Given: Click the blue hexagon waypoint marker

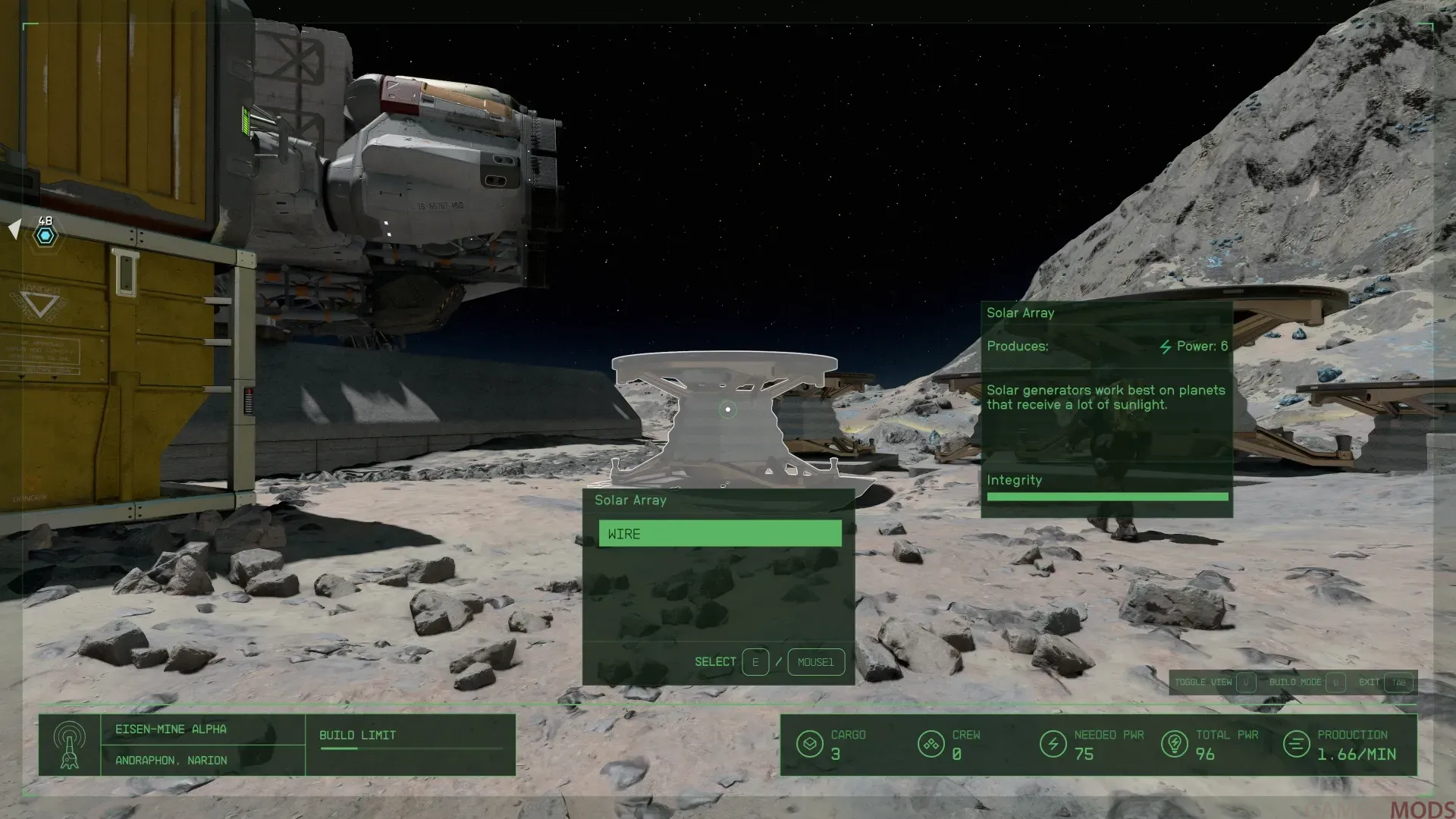Looking at the screenshot, I should tap(45, 236).
